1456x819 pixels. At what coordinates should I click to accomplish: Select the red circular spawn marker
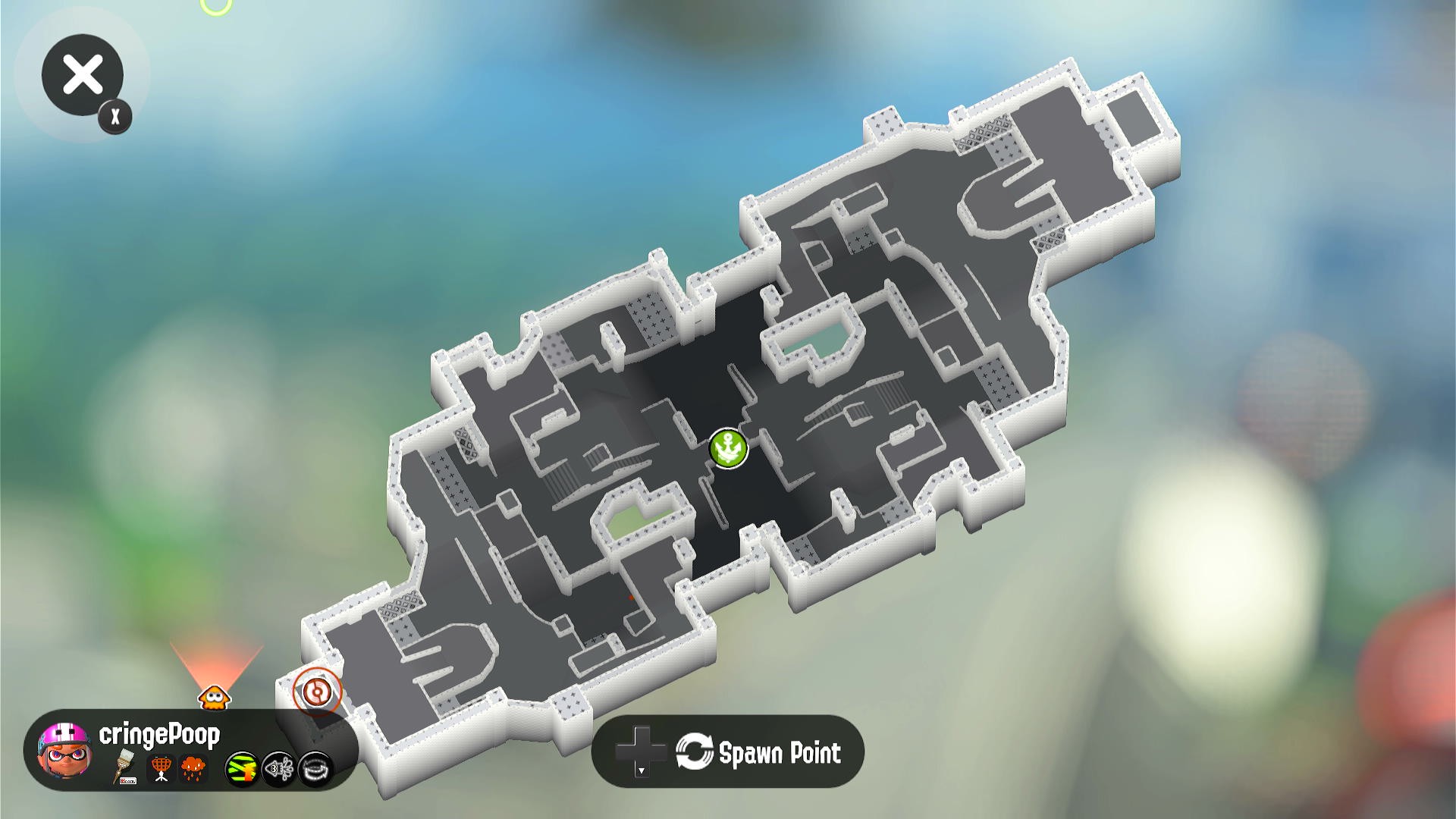pyautogui.click(x=317, y=691)
